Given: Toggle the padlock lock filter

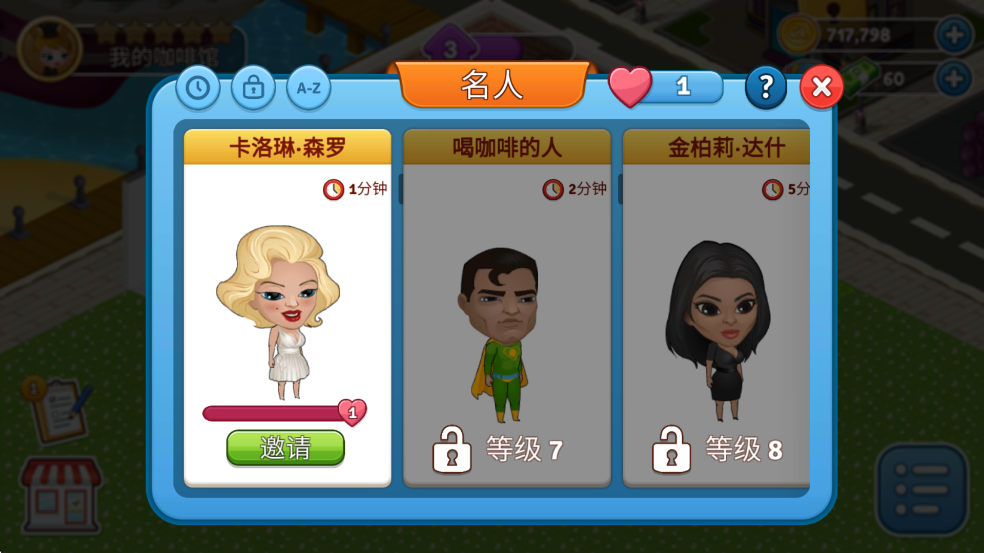Looking at the screenshot, I should click(x=253, y=88).
